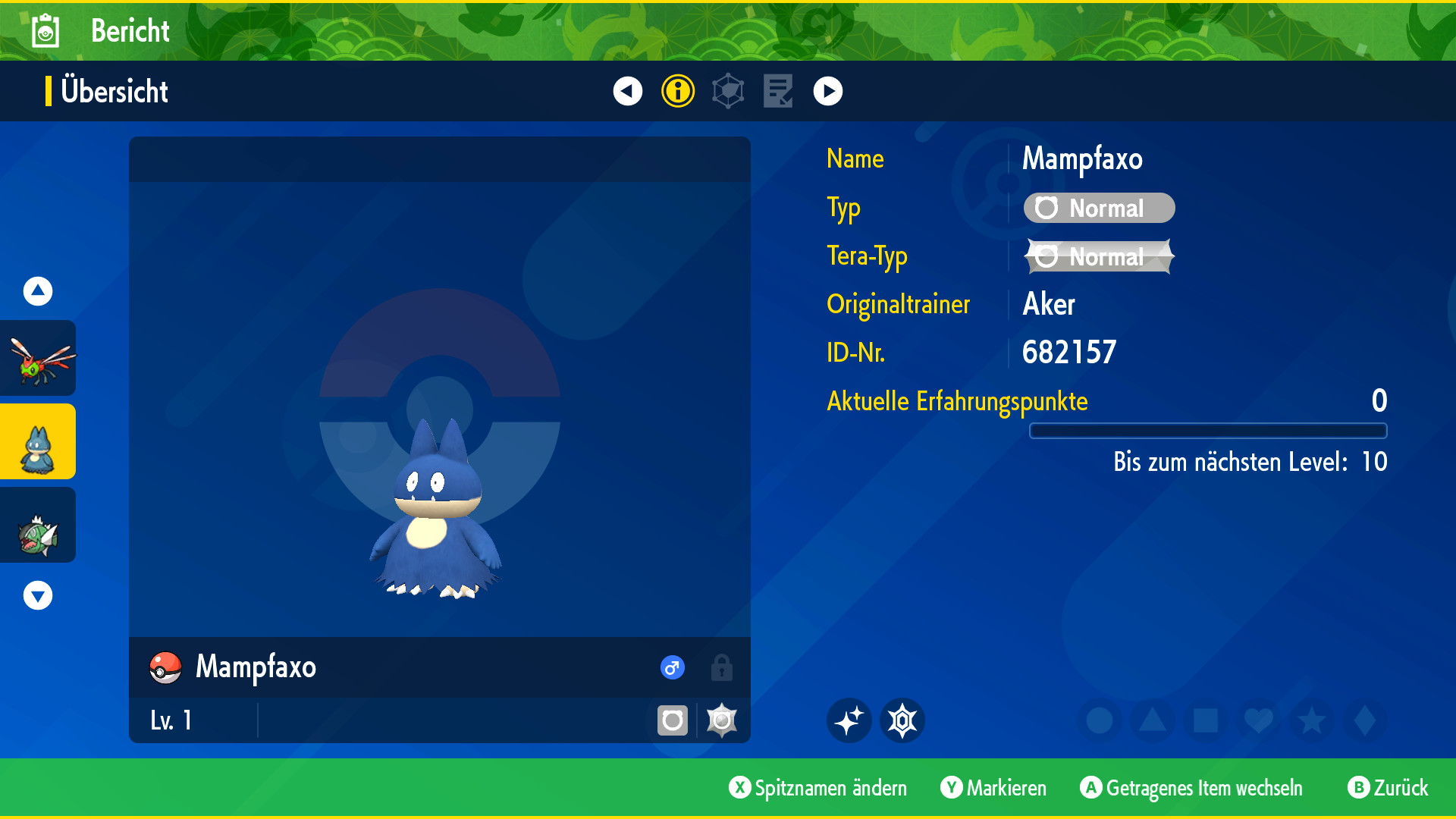The height and width of the screenshot is (819, 1456).
Task: Select the yellow info overview tab
Action: (677, 91)
